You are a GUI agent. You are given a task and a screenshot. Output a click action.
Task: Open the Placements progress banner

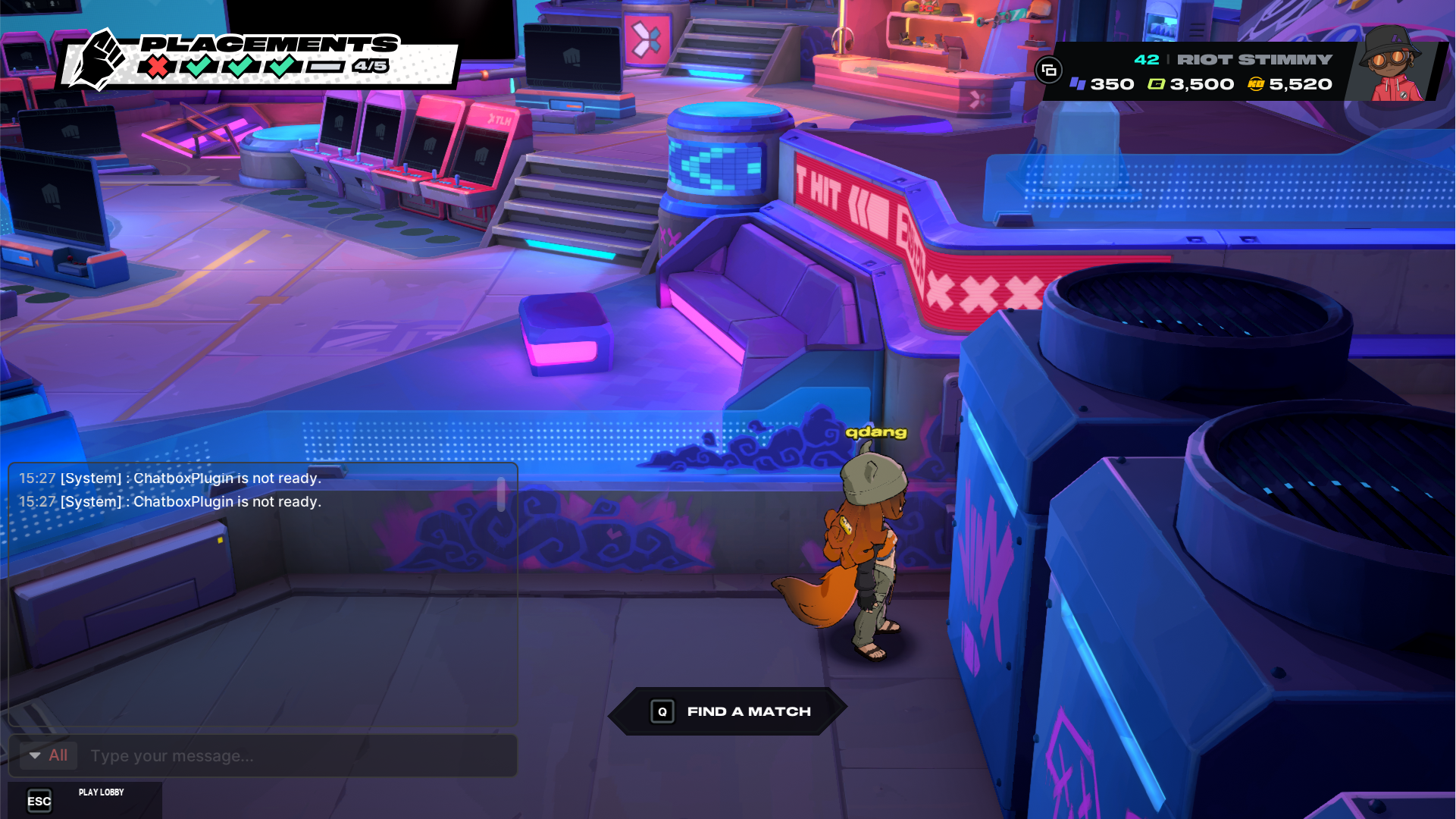258,59
